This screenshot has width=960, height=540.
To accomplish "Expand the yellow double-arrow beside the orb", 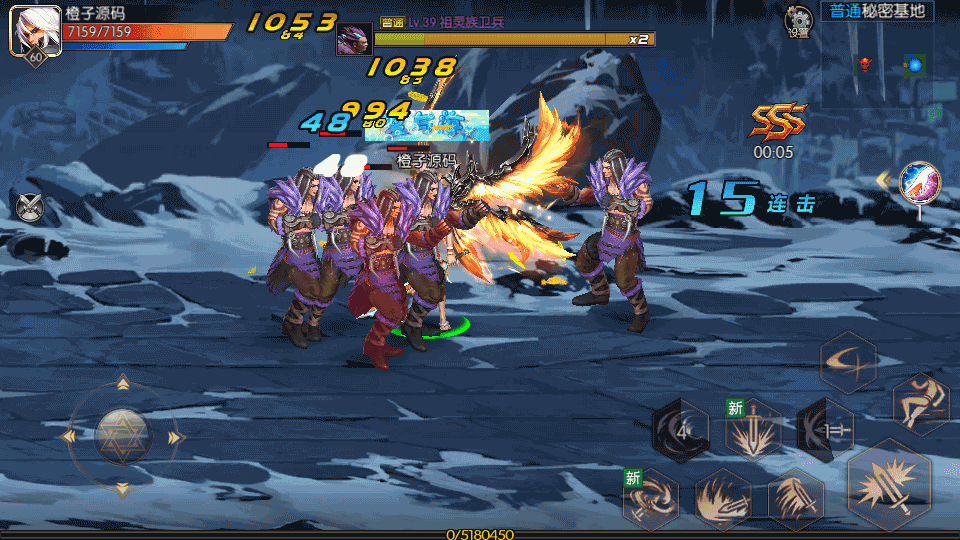I will coord(884,180).
